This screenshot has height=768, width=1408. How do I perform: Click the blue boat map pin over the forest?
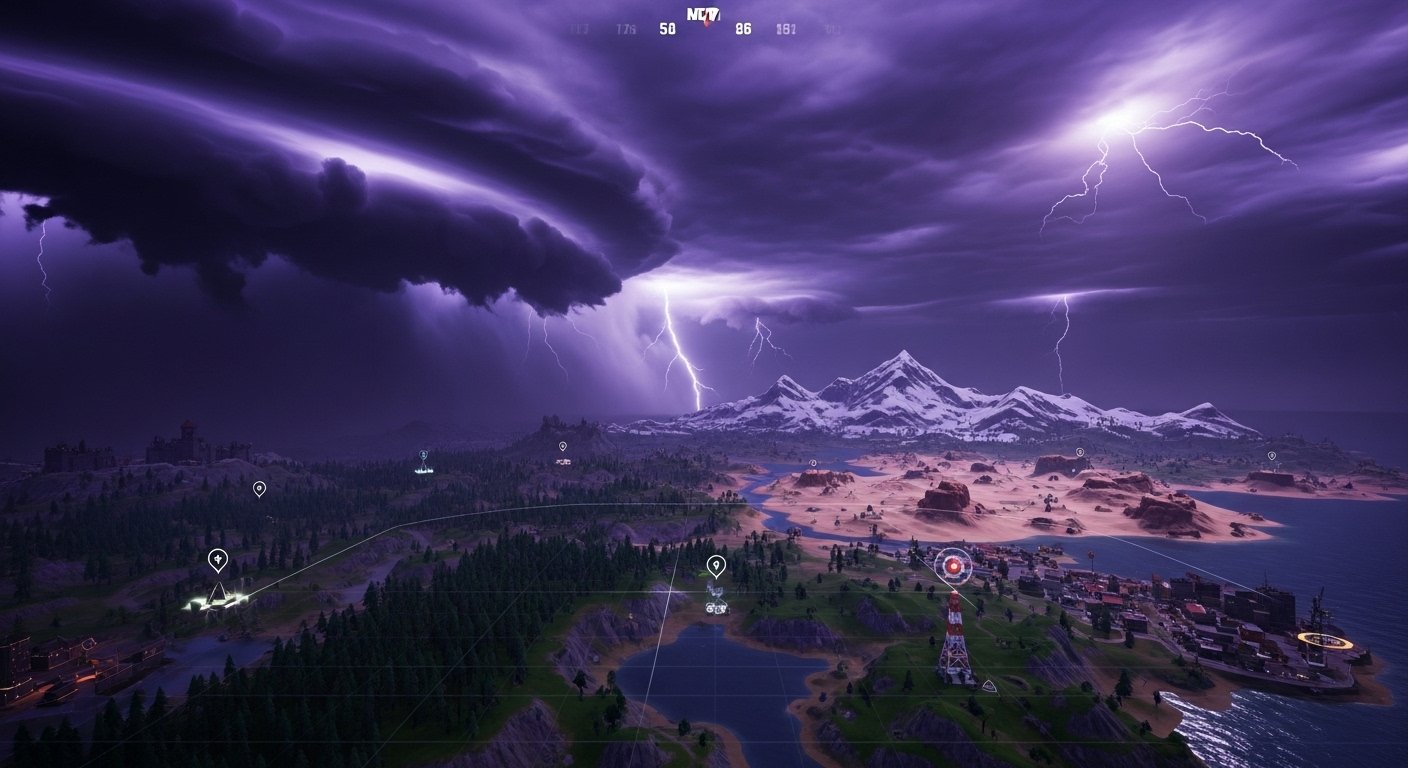click(423, 455)
